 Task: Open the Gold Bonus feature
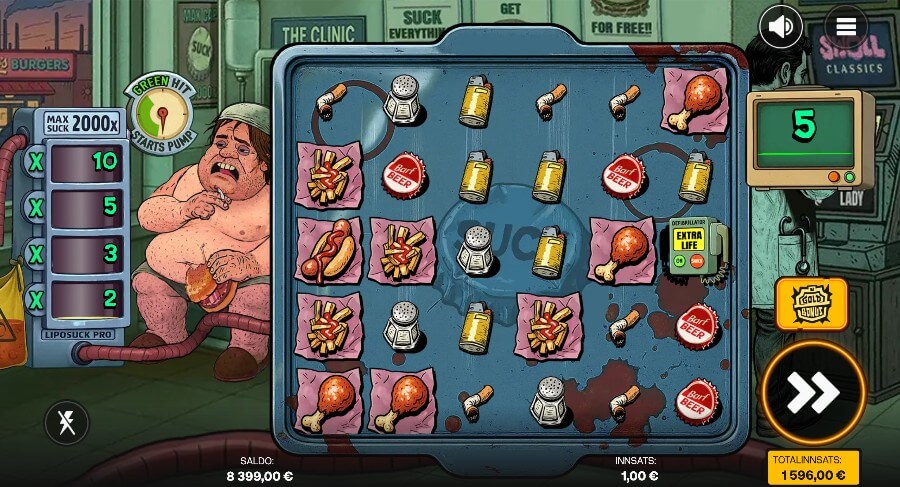coord(811,304)
